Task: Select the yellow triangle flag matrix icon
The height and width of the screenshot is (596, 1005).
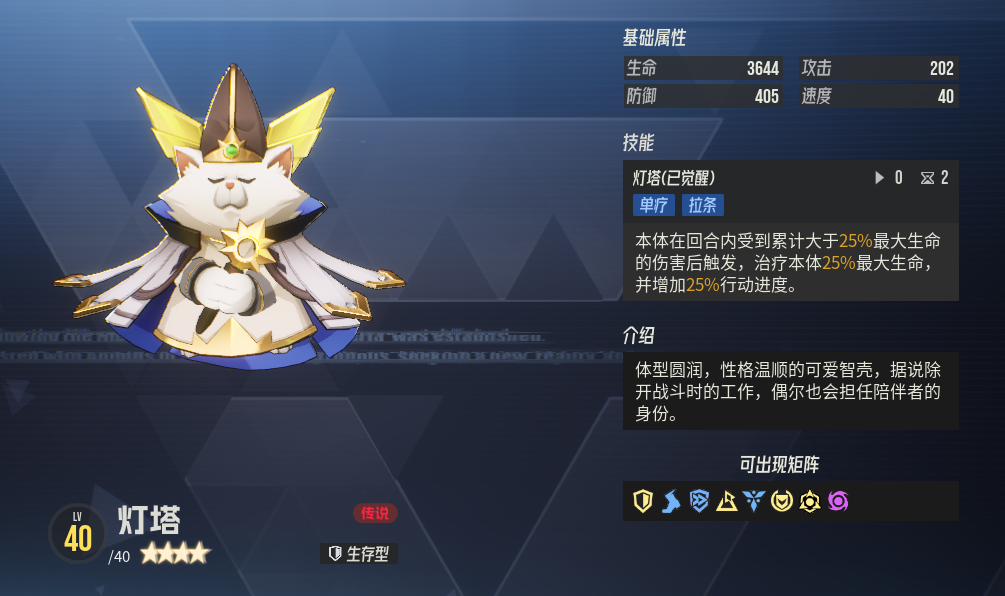Action: click(727, 501)
